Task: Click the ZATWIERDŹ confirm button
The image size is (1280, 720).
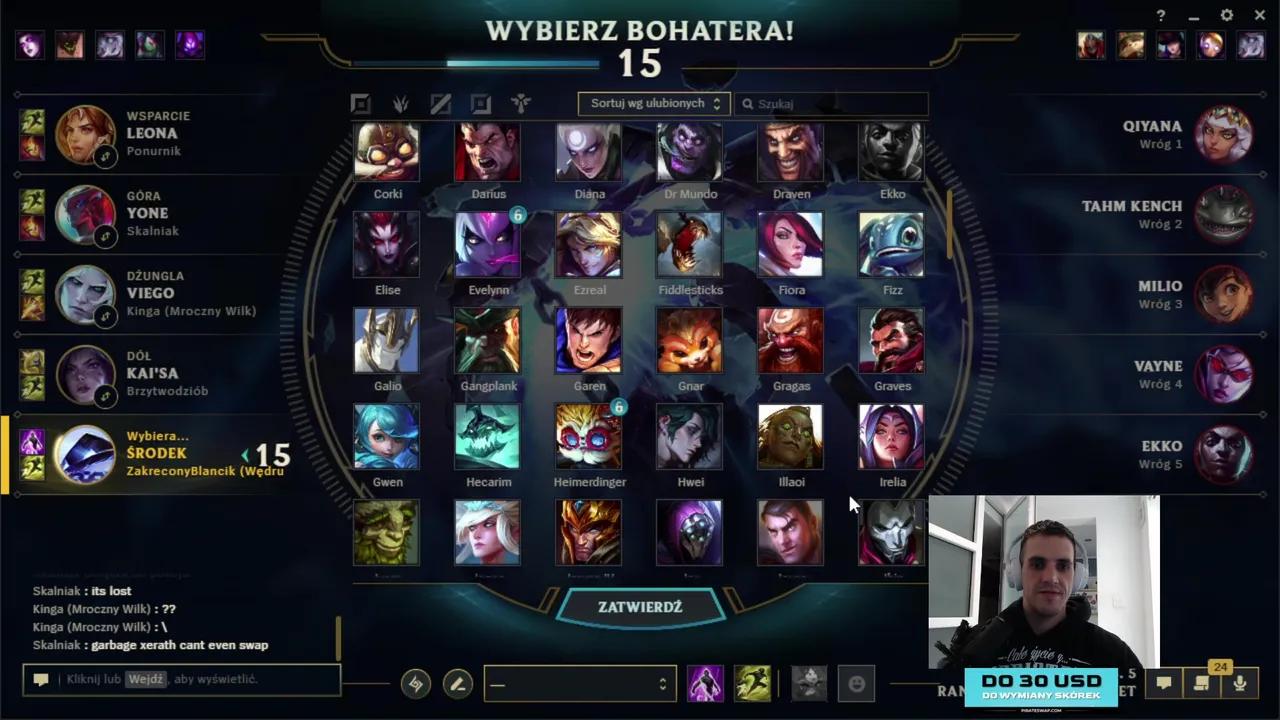Action: (640, 606)
